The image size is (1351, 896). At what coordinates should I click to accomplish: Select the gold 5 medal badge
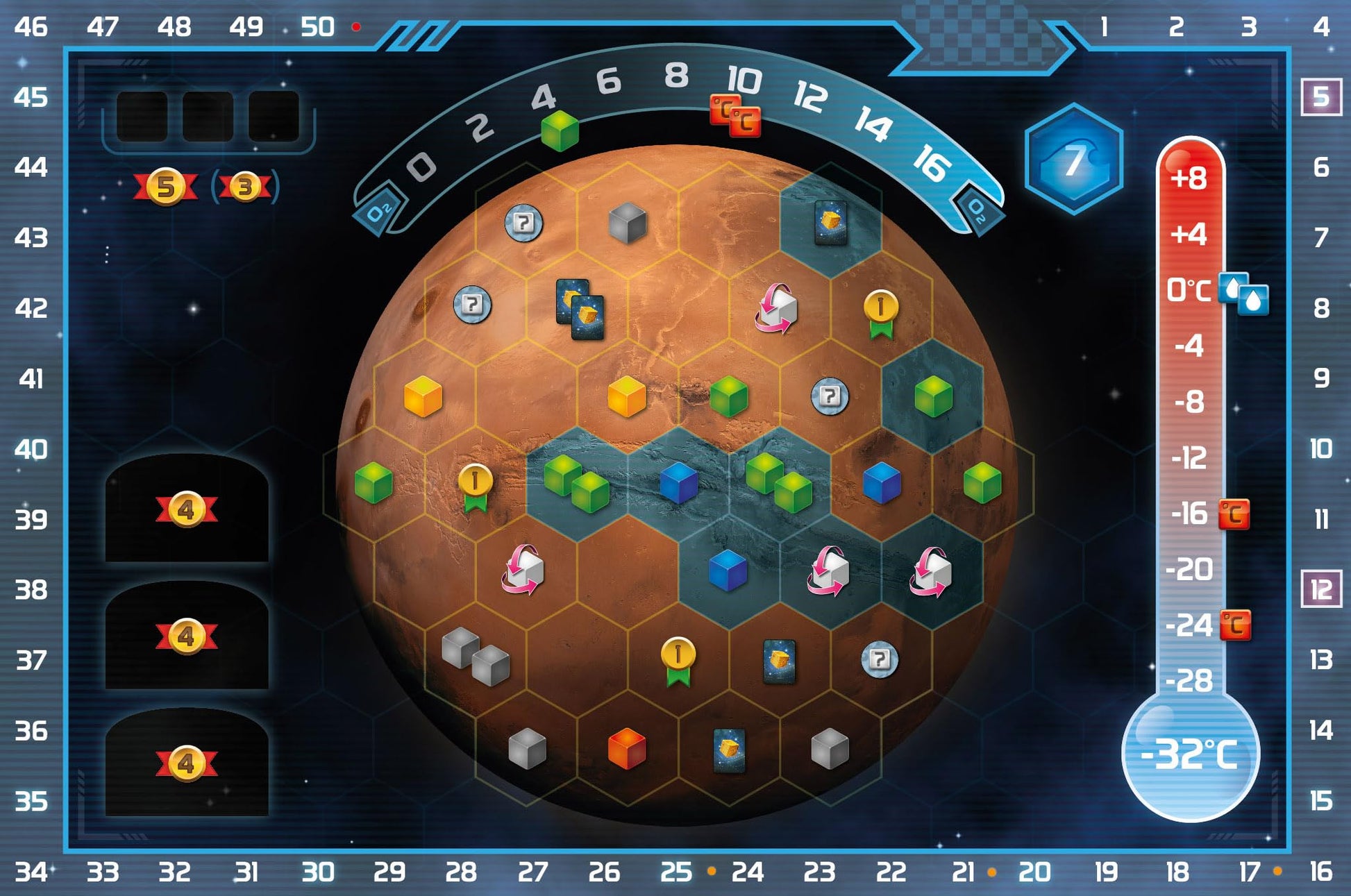pyautogui.click(x=165, y=186)
